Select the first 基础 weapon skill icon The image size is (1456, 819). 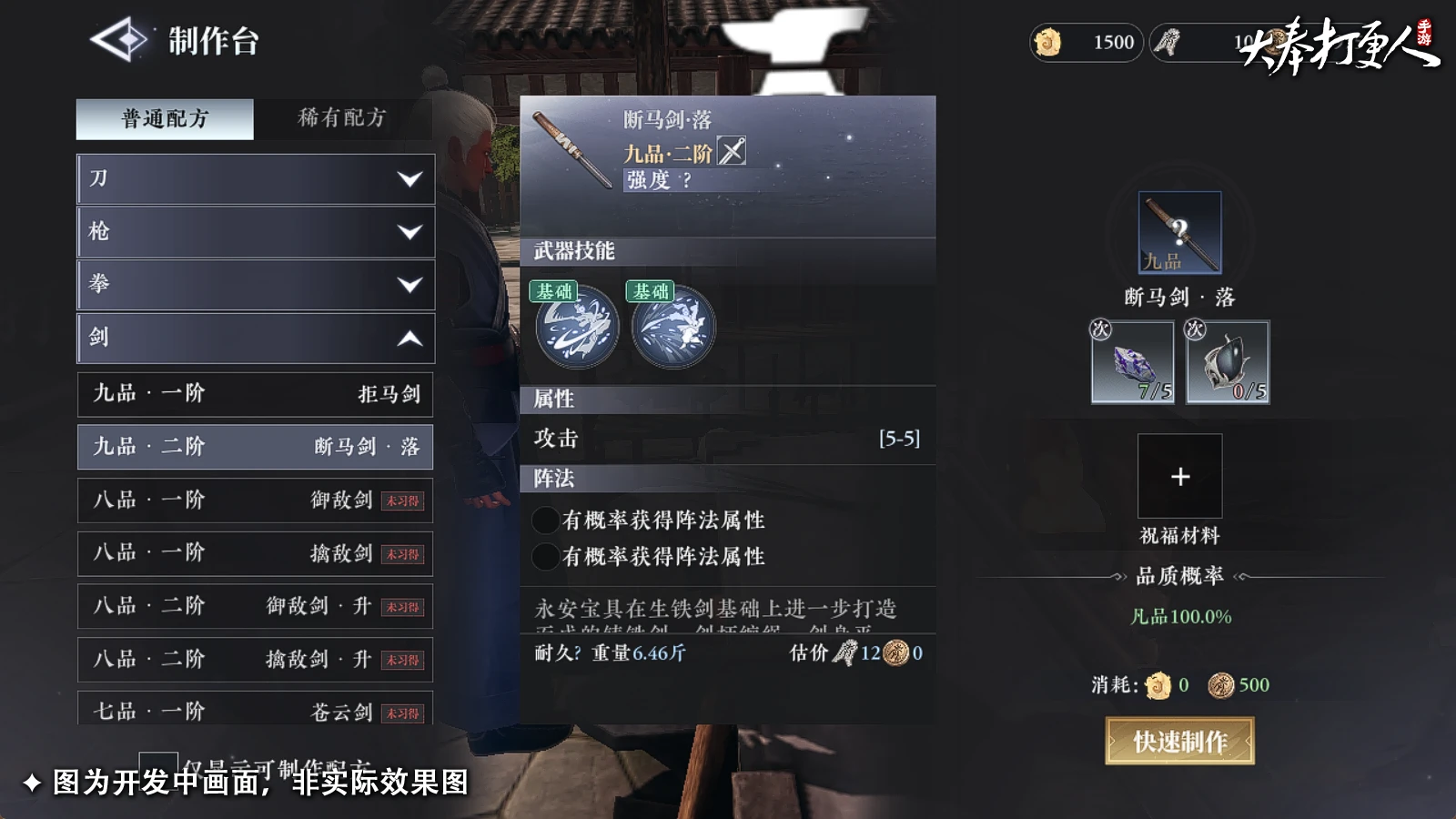[x=577, y=328]
